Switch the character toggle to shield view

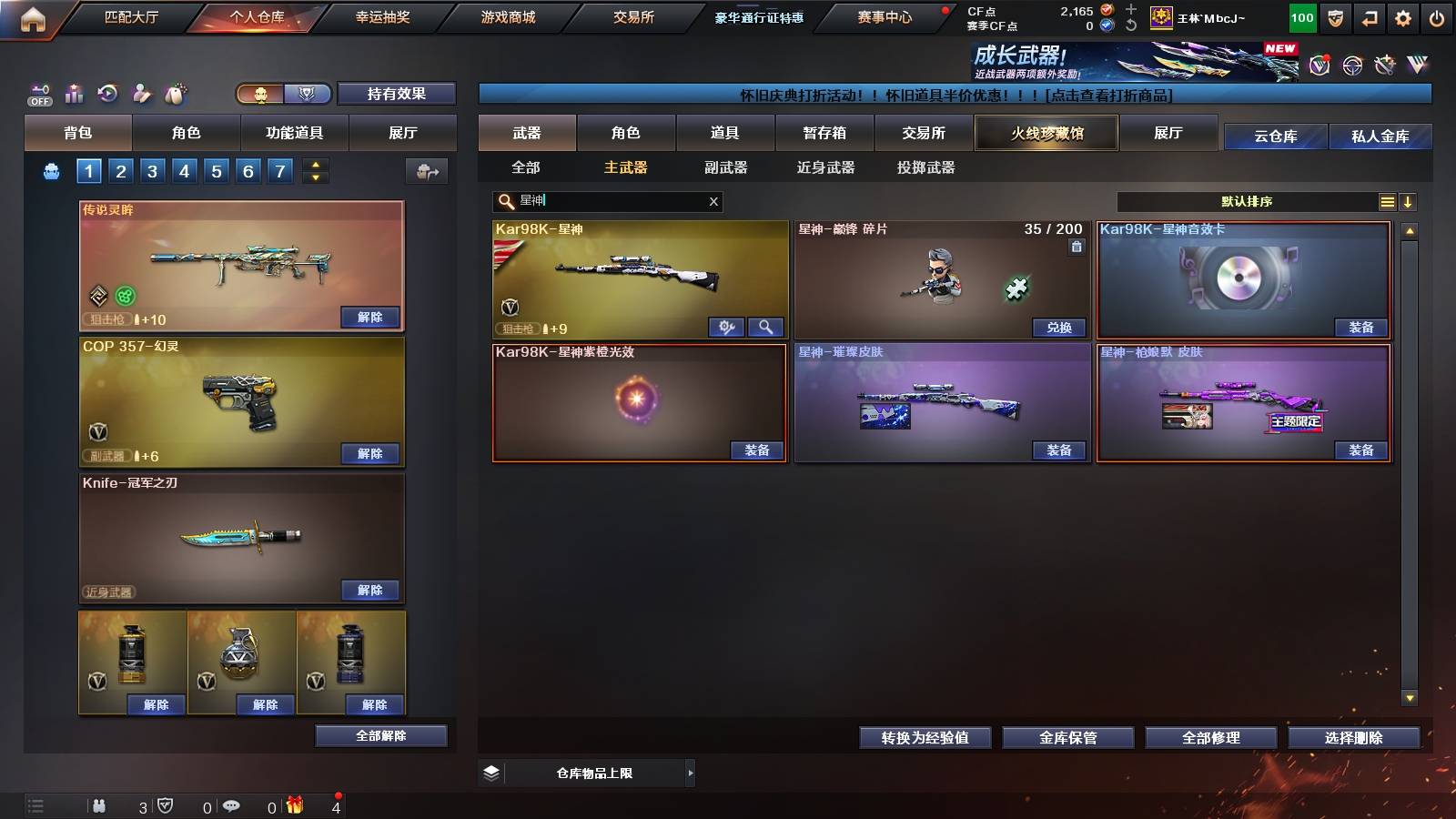coord(308,94)
